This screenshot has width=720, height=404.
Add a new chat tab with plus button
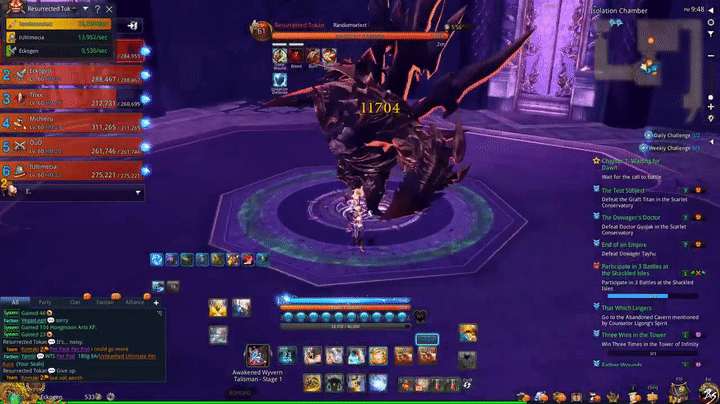coord(157,300)
